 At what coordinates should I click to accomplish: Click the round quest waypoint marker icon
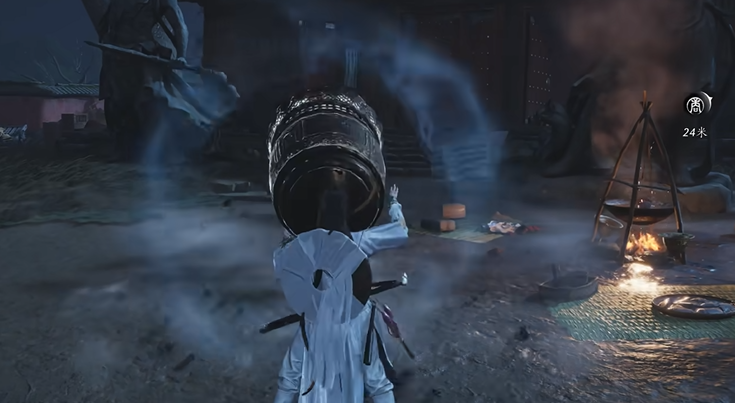[696, 105]
